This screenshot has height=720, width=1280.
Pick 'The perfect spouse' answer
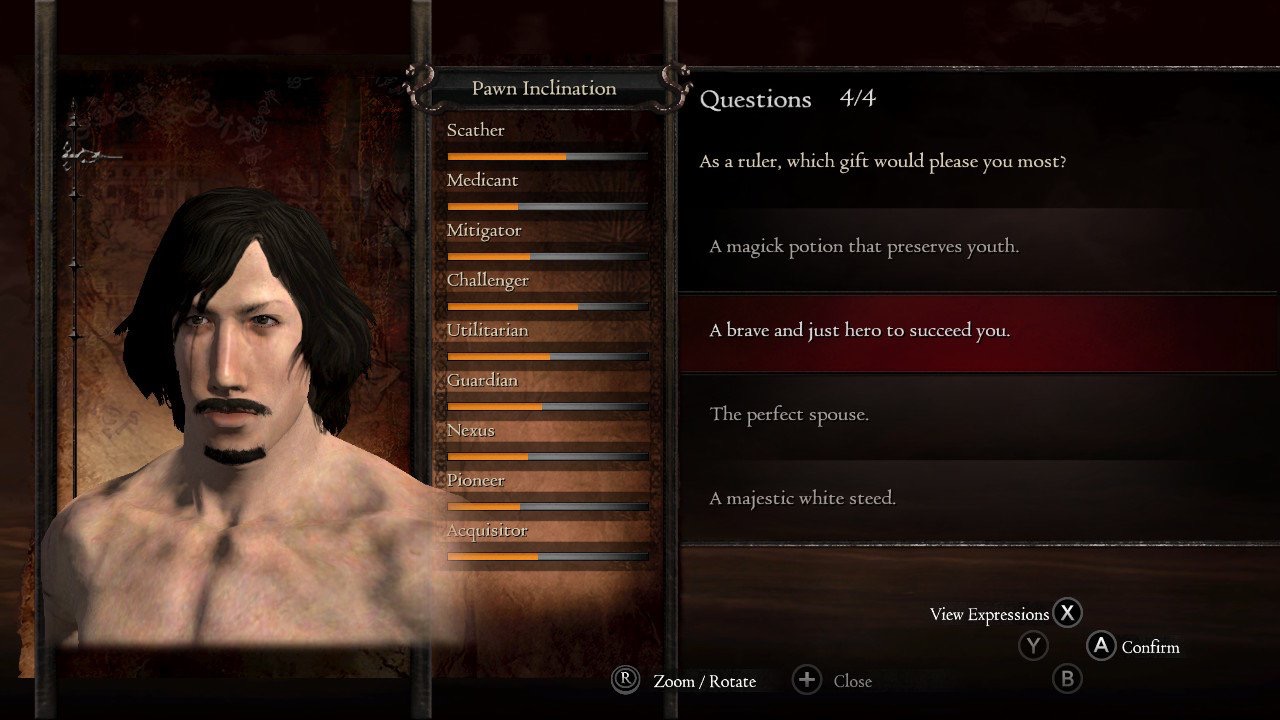coord(789,415)
